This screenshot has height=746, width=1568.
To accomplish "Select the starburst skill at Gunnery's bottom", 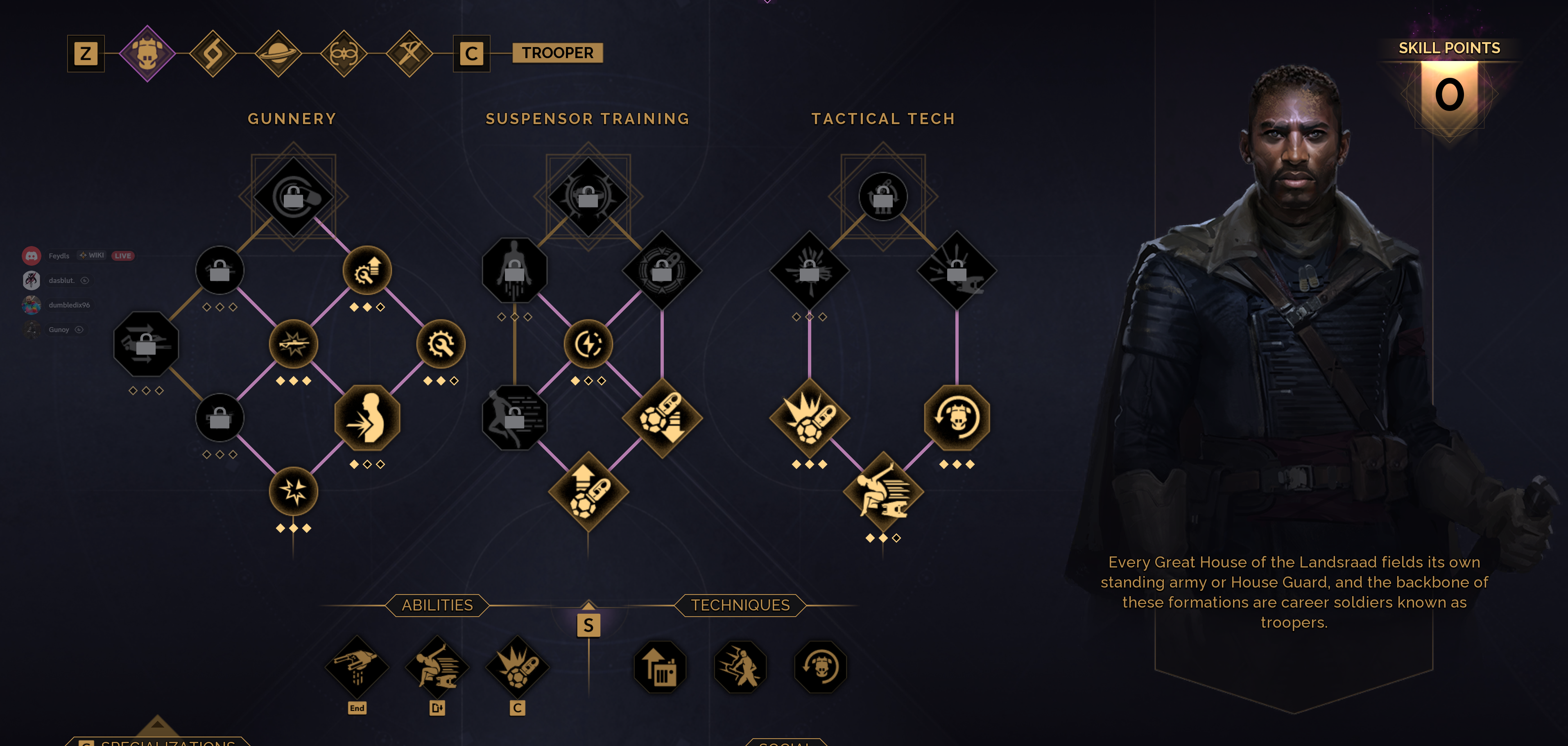I will click(293, 492).
